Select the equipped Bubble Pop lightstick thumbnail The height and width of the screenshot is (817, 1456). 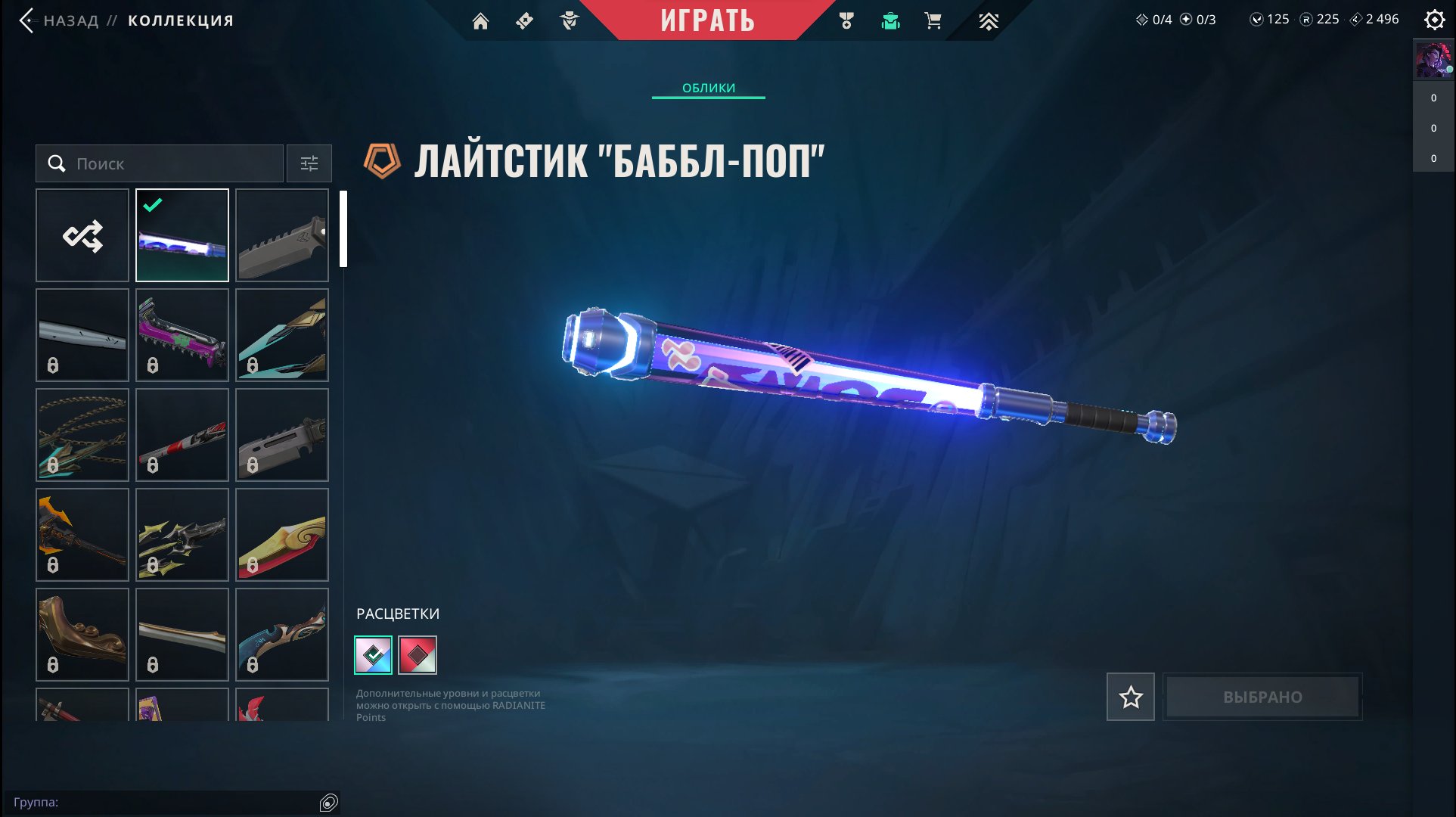(182, 235)
